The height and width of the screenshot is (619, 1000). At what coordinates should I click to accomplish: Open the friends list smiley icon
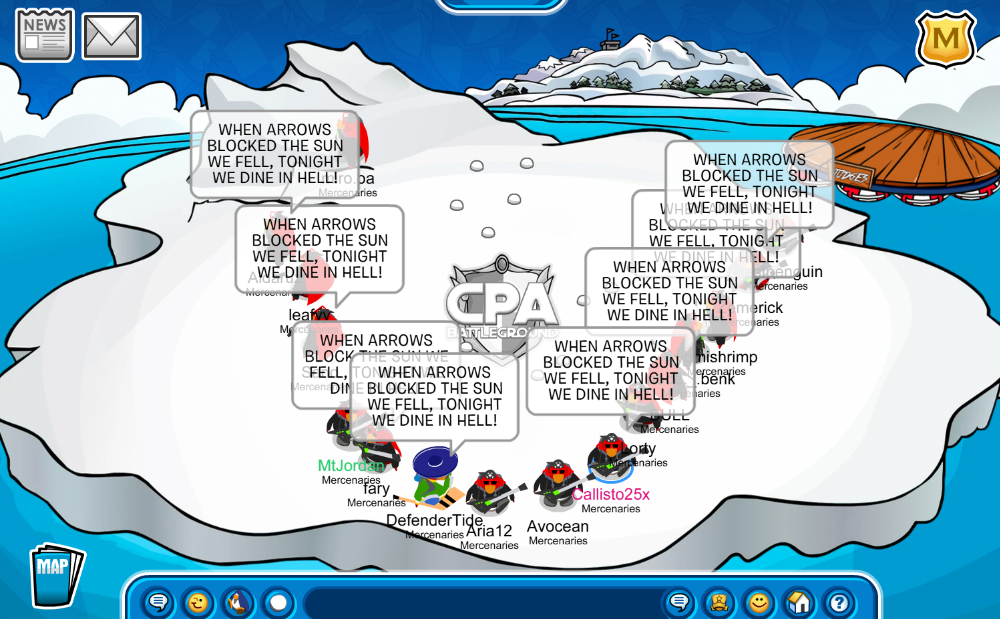pyautogui.click(x=759, y=602)
